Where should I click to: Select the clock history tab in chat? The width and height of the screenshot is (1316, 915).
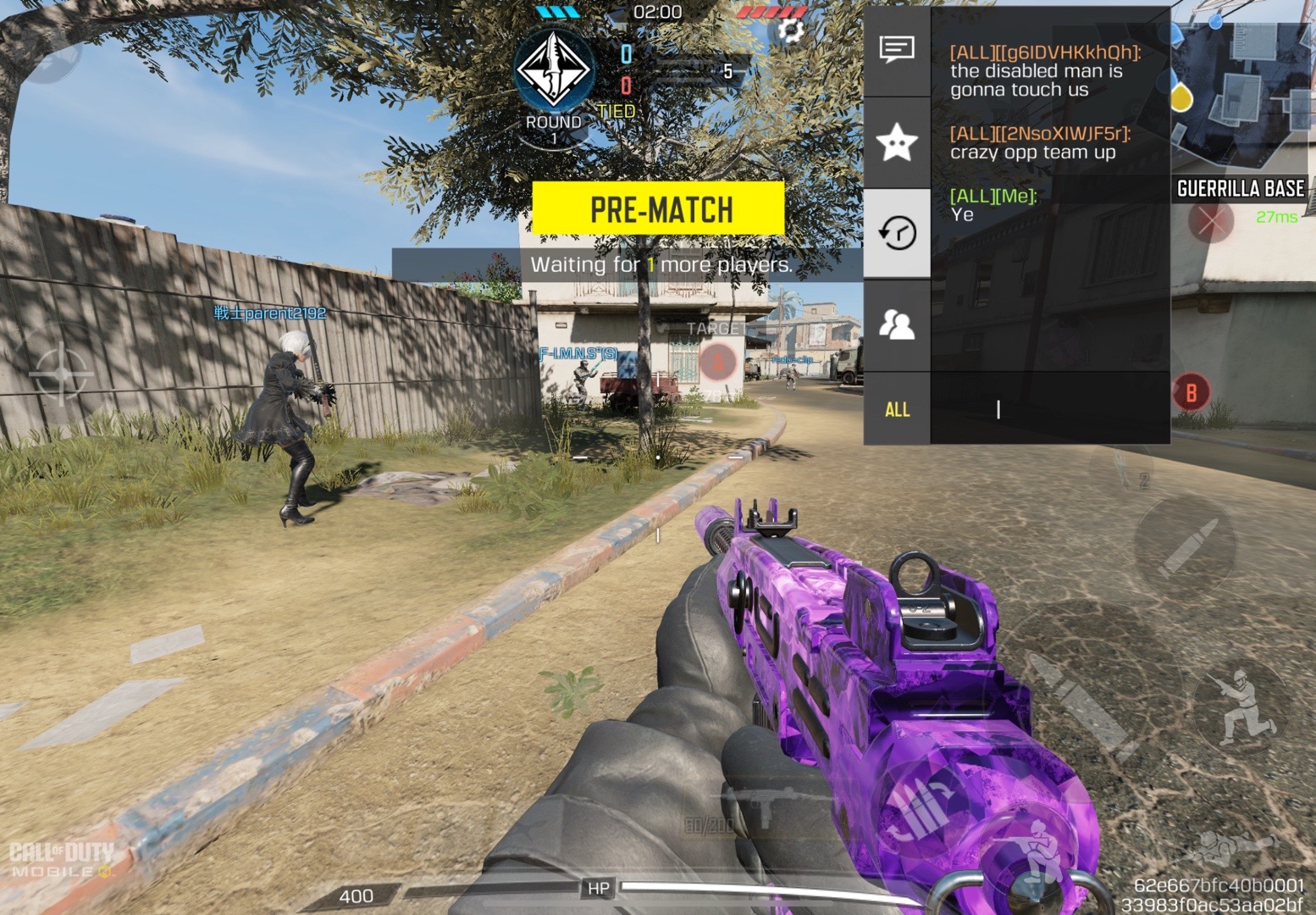pos(897,232)
